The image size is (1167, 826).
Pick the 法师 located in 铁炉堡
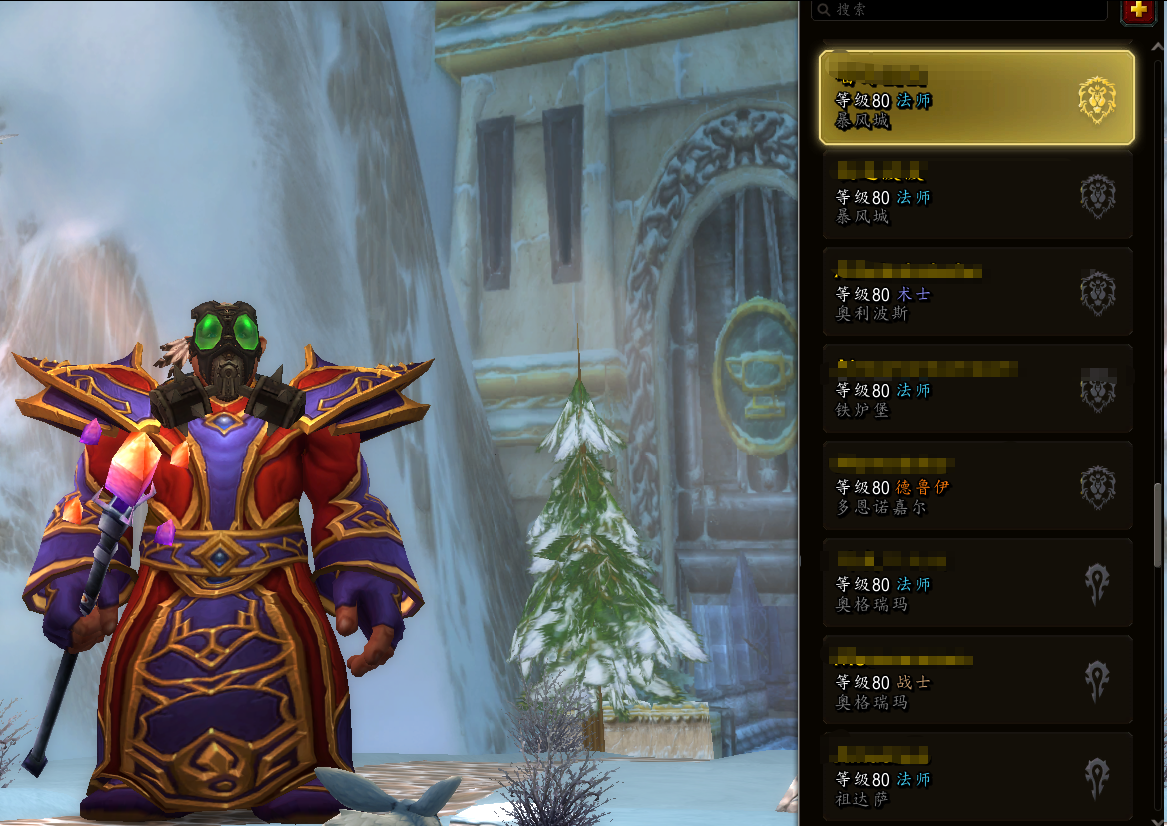click(976, 389)
